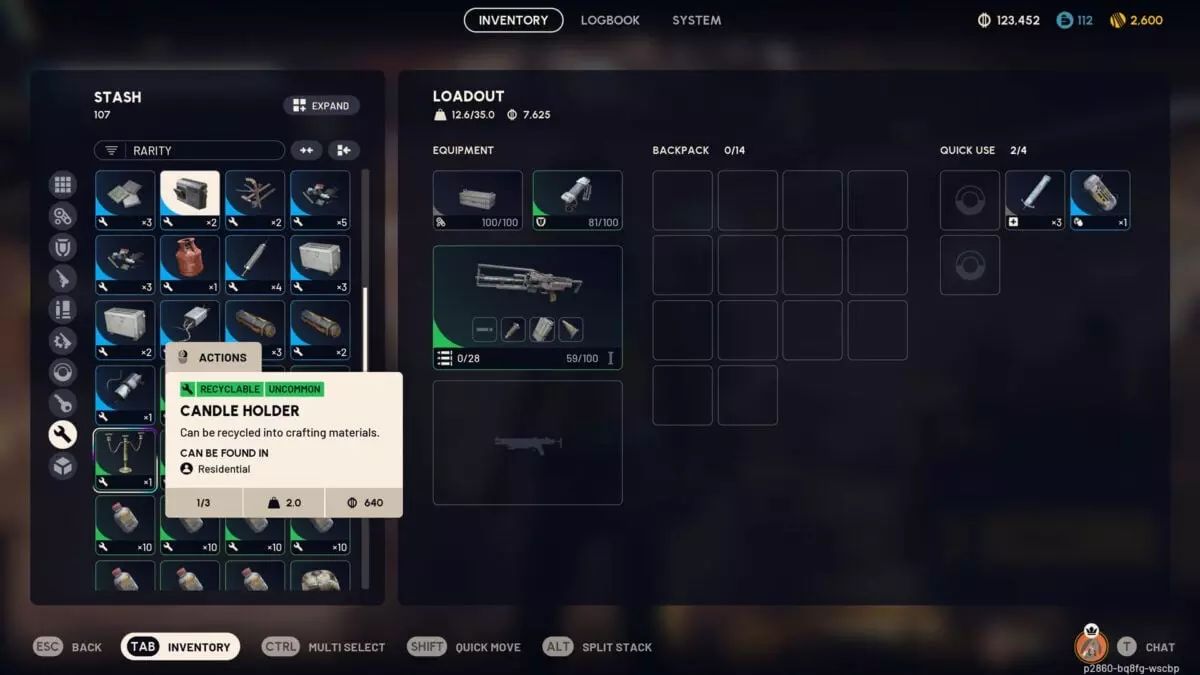Viewport: 1200px width, 675px height.
Task: Pick the grenade quick use slot
Action: coord(1099,200)
